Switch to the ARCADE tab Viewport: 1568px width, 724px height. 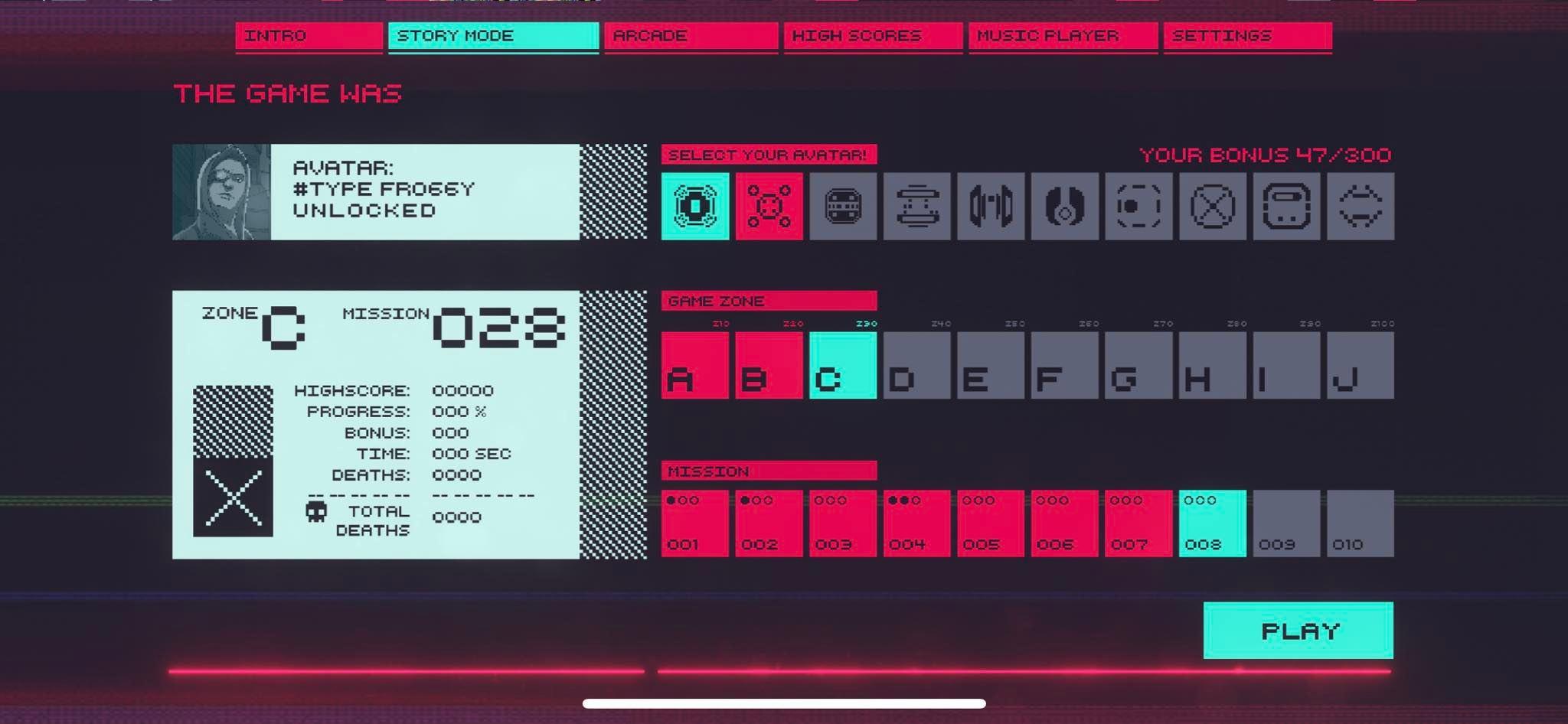click(x=690, y=35)
